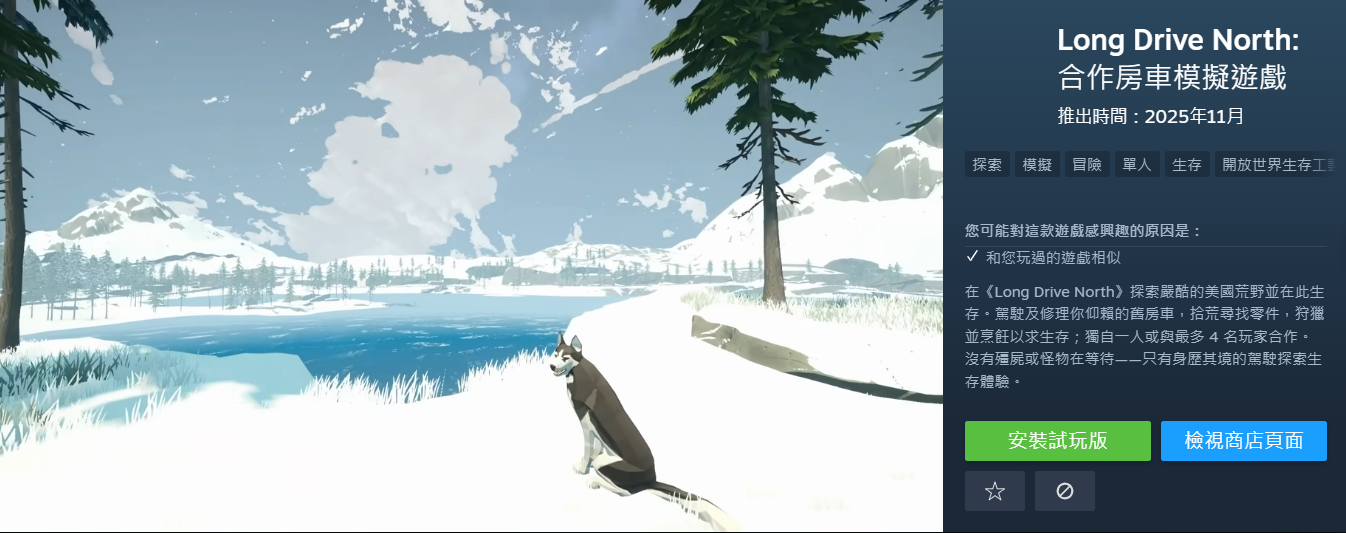Screen dimensions: 1346x533
Task: View the snowy lake screenshot preview
Action: (471, 266)
